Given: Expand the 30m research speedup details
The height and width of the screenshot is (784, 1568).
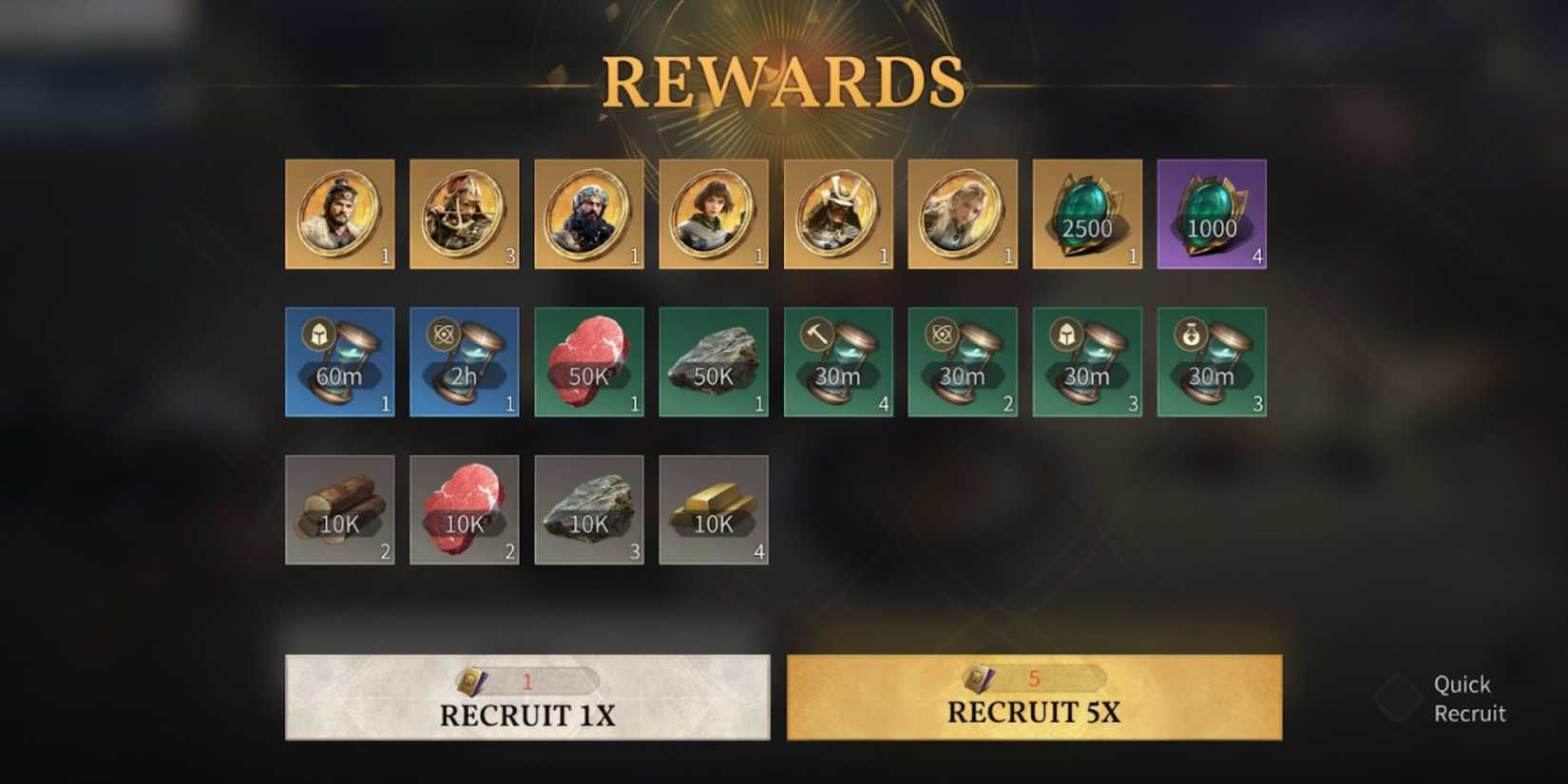Looking at the screenshot, I should [x=963, y=363].
